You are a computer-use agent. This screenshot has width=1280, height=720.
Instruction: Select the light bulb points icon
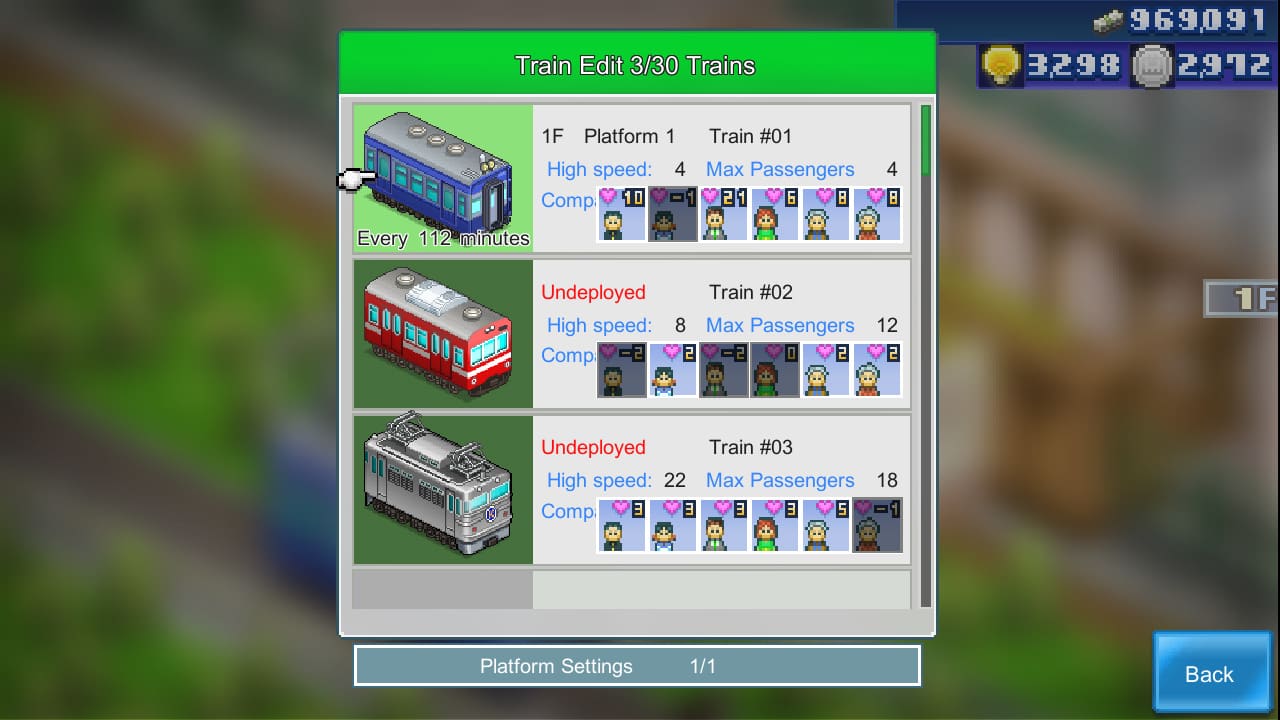pyautogui.click(x=1000, y=66)
